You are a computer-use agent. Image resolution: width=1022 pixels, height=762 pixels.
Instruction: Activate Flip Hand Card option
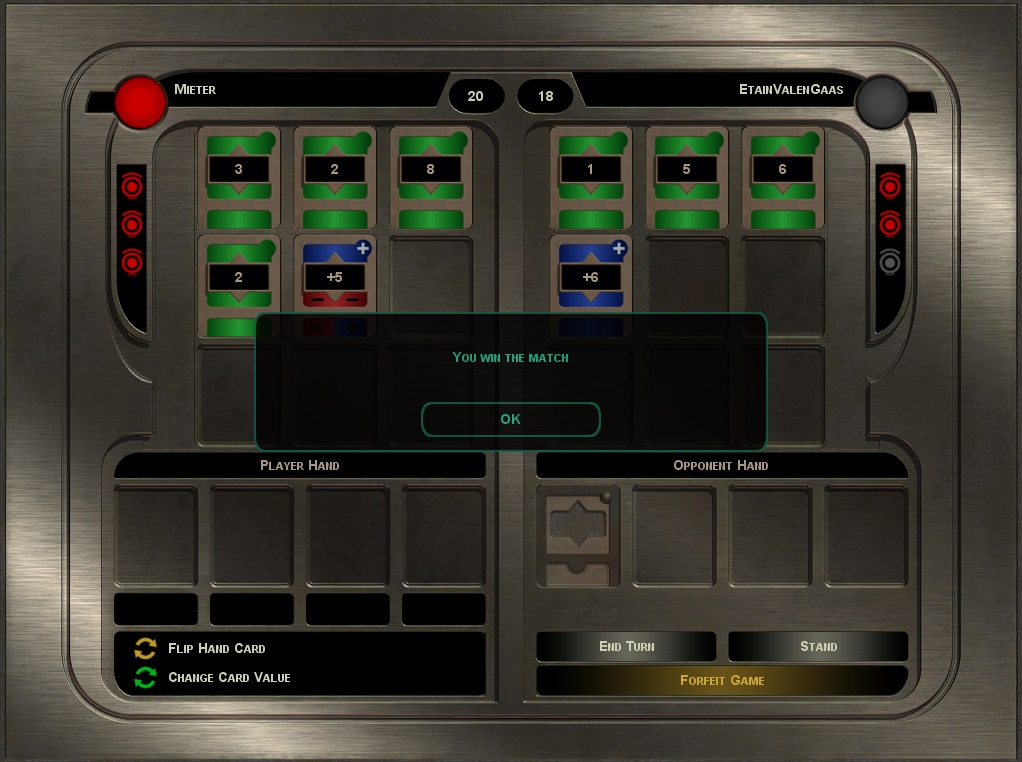[216, 648]
